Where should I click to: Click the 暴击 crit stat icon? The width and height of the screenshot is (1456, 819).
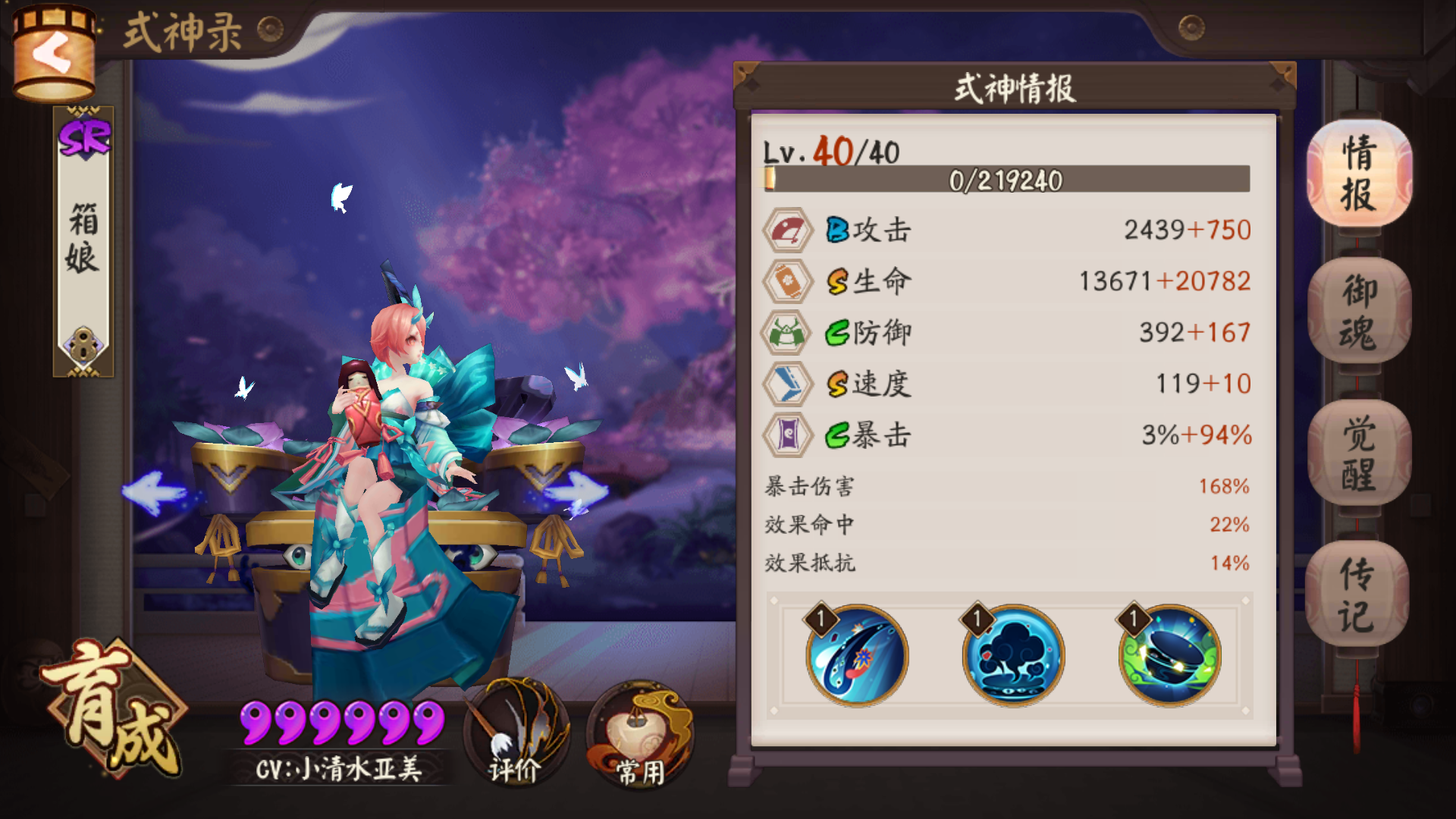coord(788,435)
